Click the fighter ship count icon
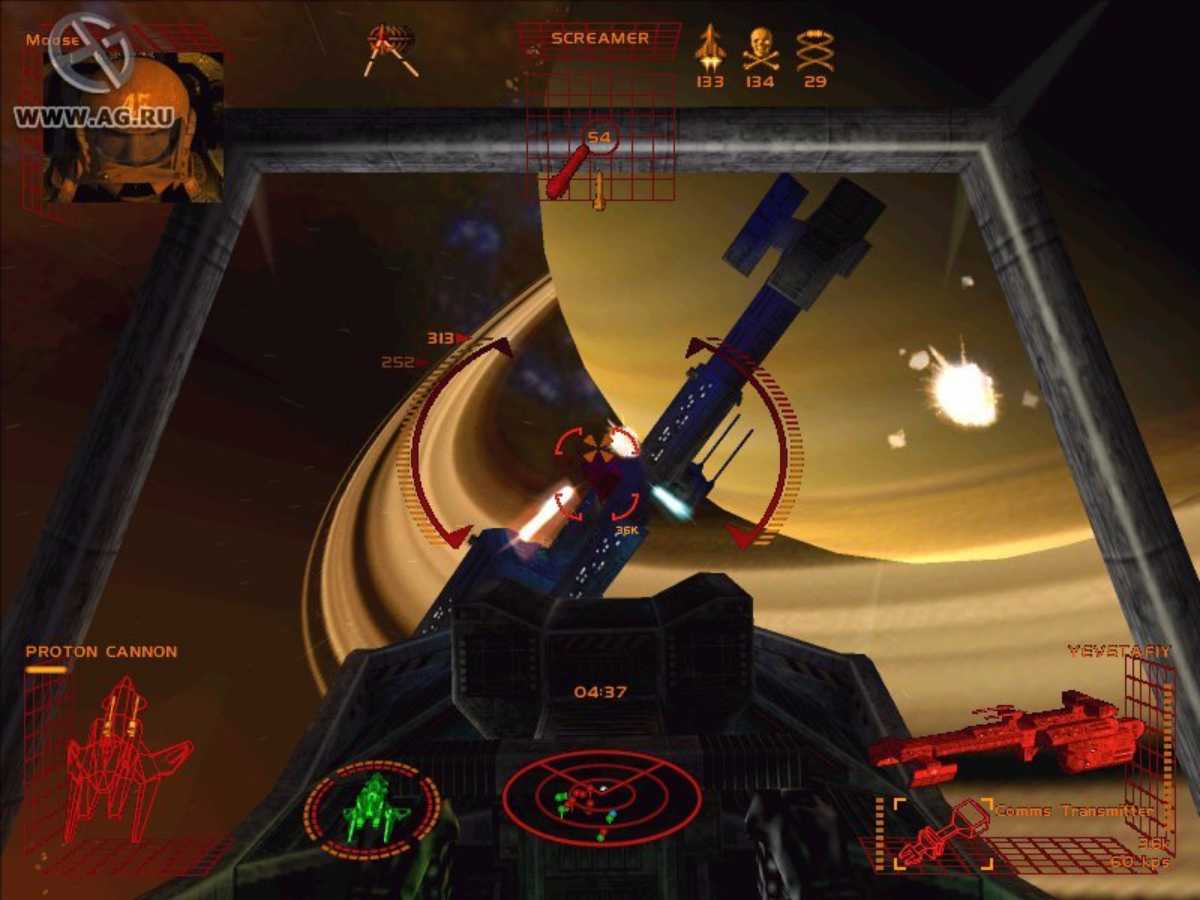1200x900 pixels. (710, 48)
